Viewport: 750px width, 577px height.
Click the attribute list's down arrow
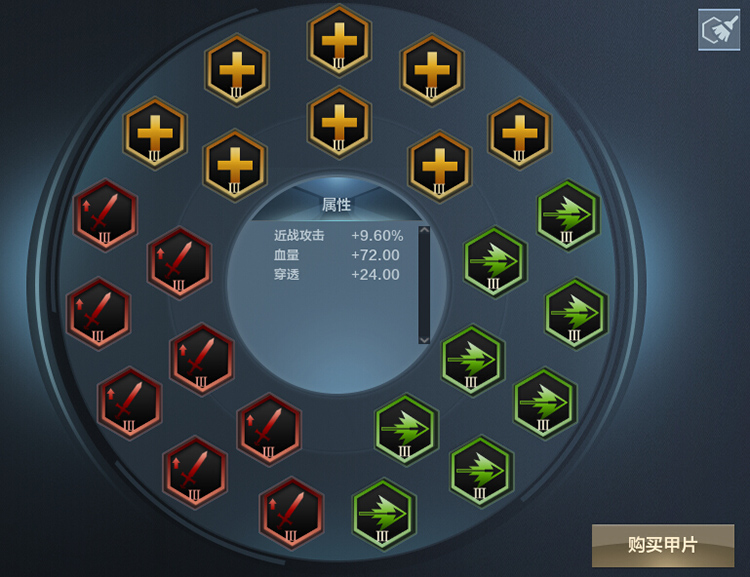pos(424,339)
